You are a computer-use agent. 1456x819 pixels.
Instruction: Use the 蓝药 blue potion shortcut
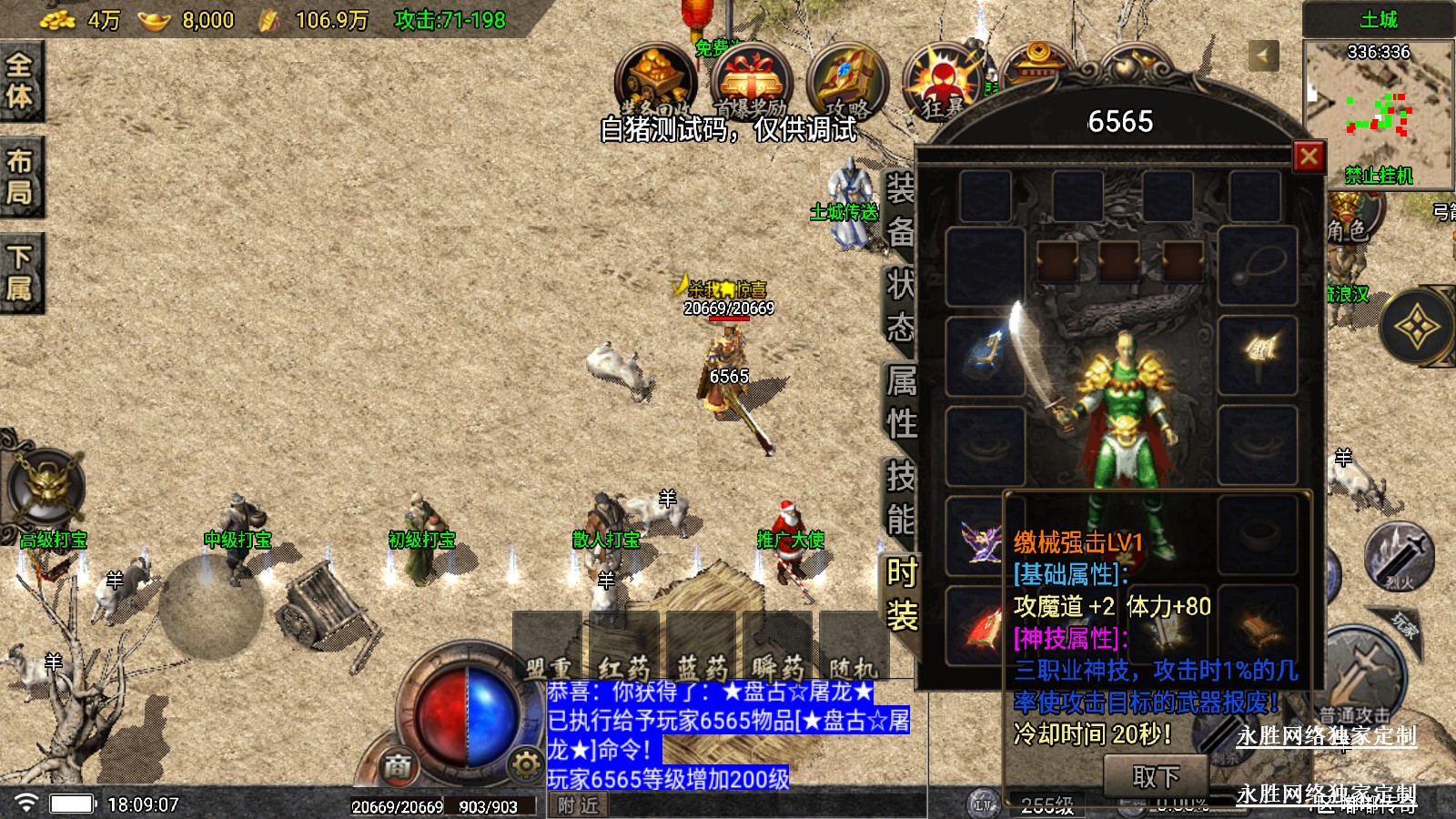click(702, 662)
